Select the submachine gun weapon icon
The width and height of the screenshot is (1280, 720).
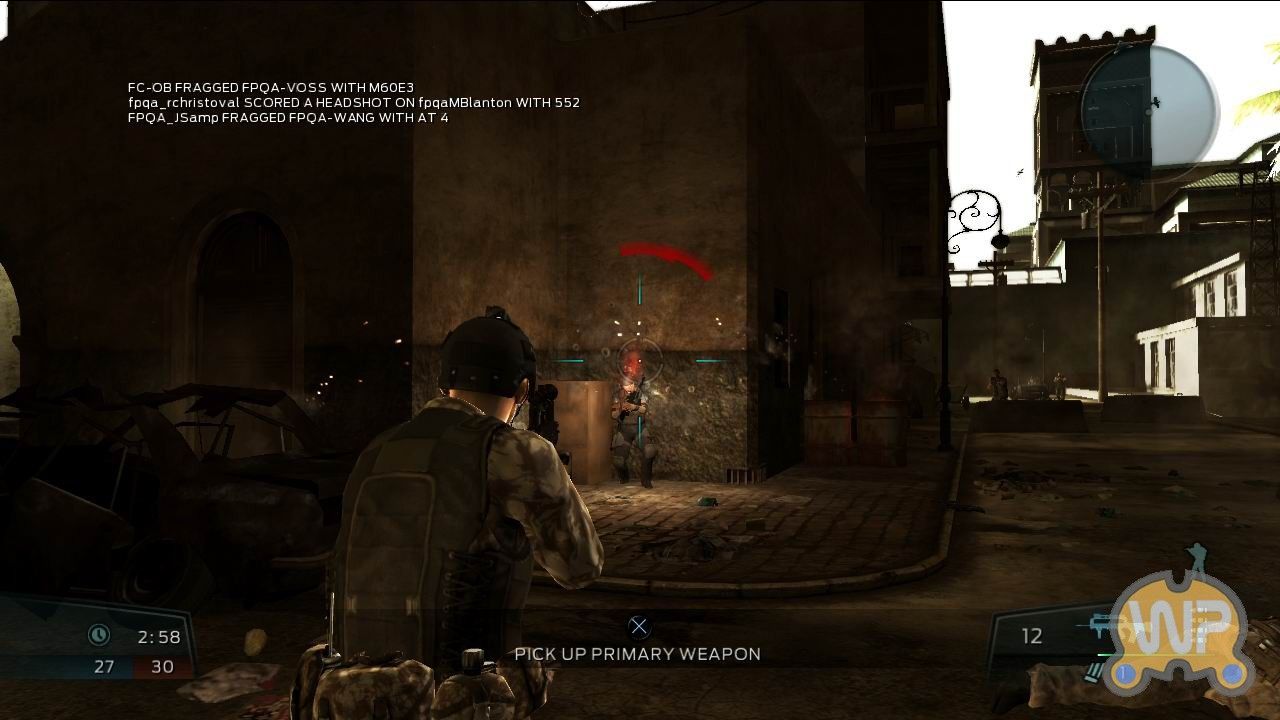pyautogui.click(x=1098, y=624)
